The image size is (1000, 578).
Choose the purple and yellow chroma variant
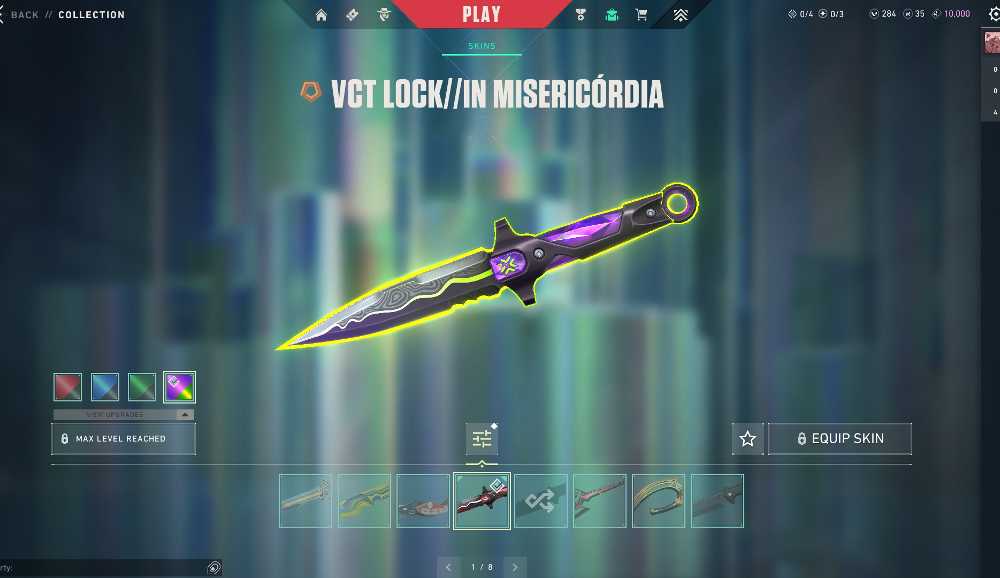click(x=179, y=387)
